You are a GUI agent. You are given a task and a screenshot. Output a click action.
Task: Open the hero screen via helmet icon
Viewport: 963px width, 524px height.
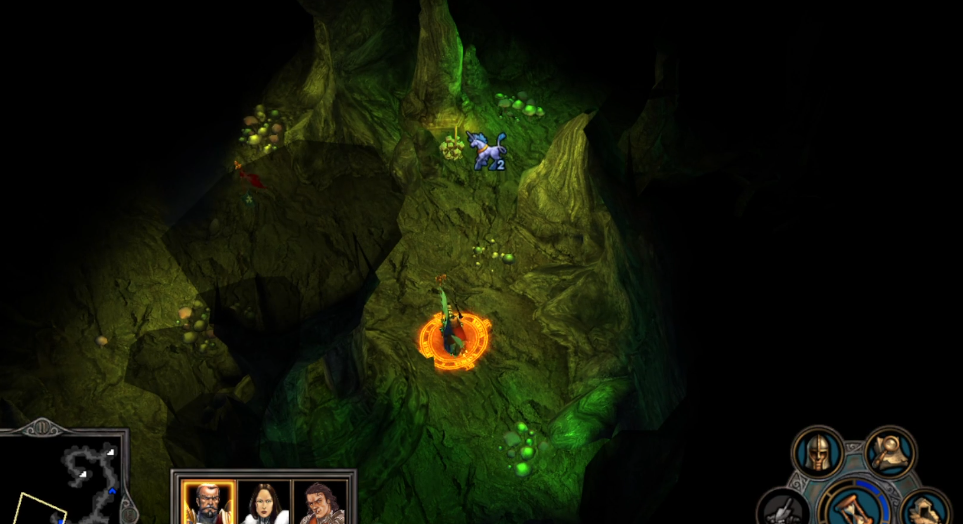click(818, 453)
